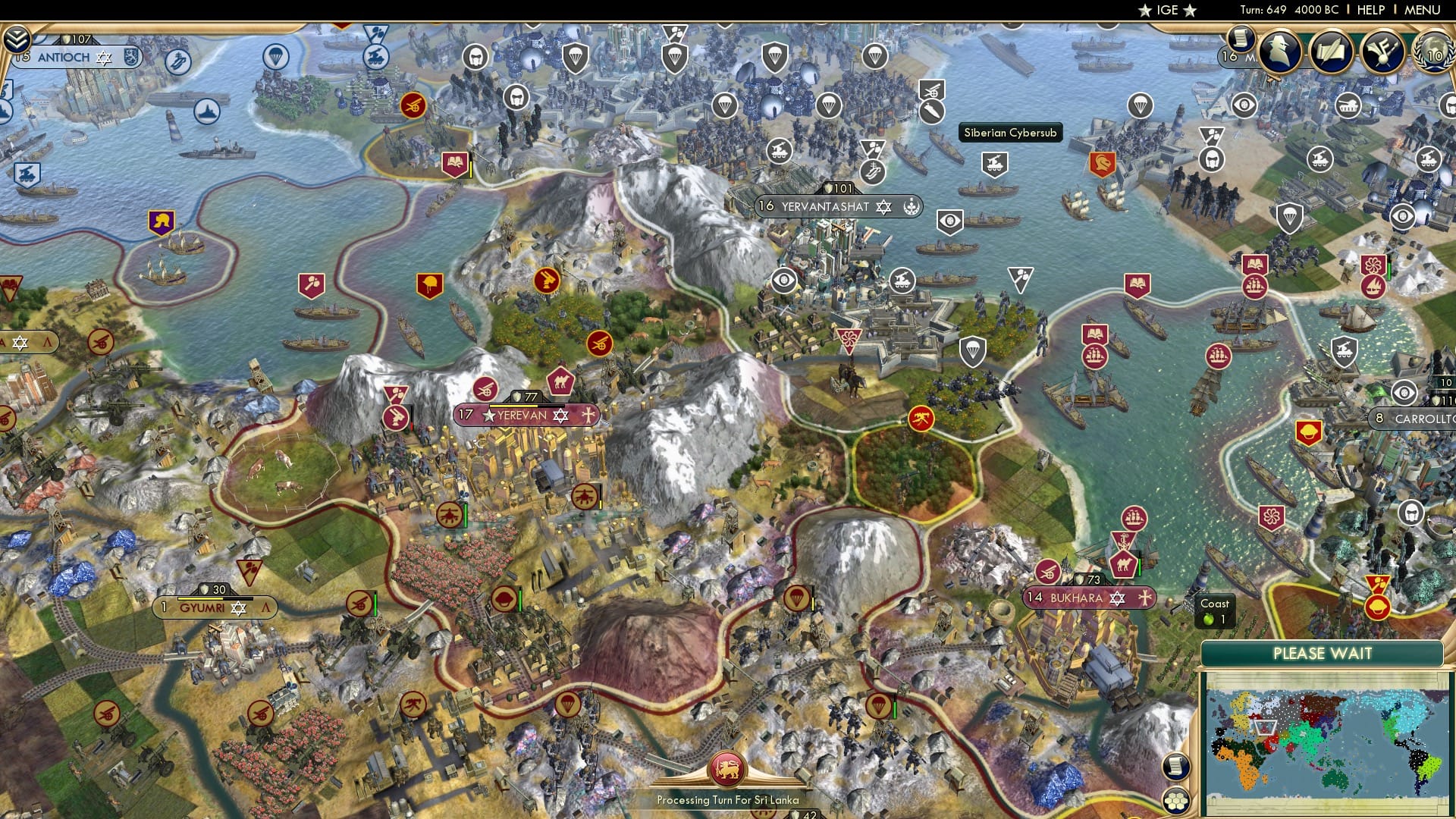This screenshot has height=819, width=1456.
Task: Click the Star of David icon on Antioch's banner
Action: click(102, 58)
